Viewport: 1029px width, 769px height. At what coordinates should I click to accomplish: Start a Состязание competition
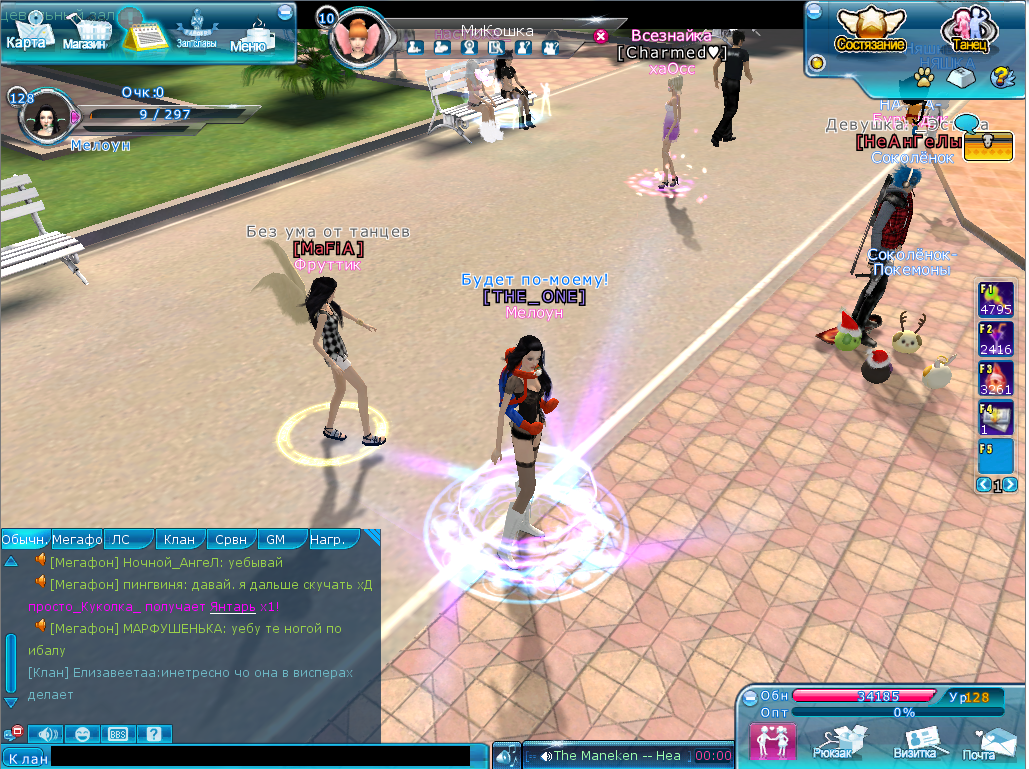(870, 31)
